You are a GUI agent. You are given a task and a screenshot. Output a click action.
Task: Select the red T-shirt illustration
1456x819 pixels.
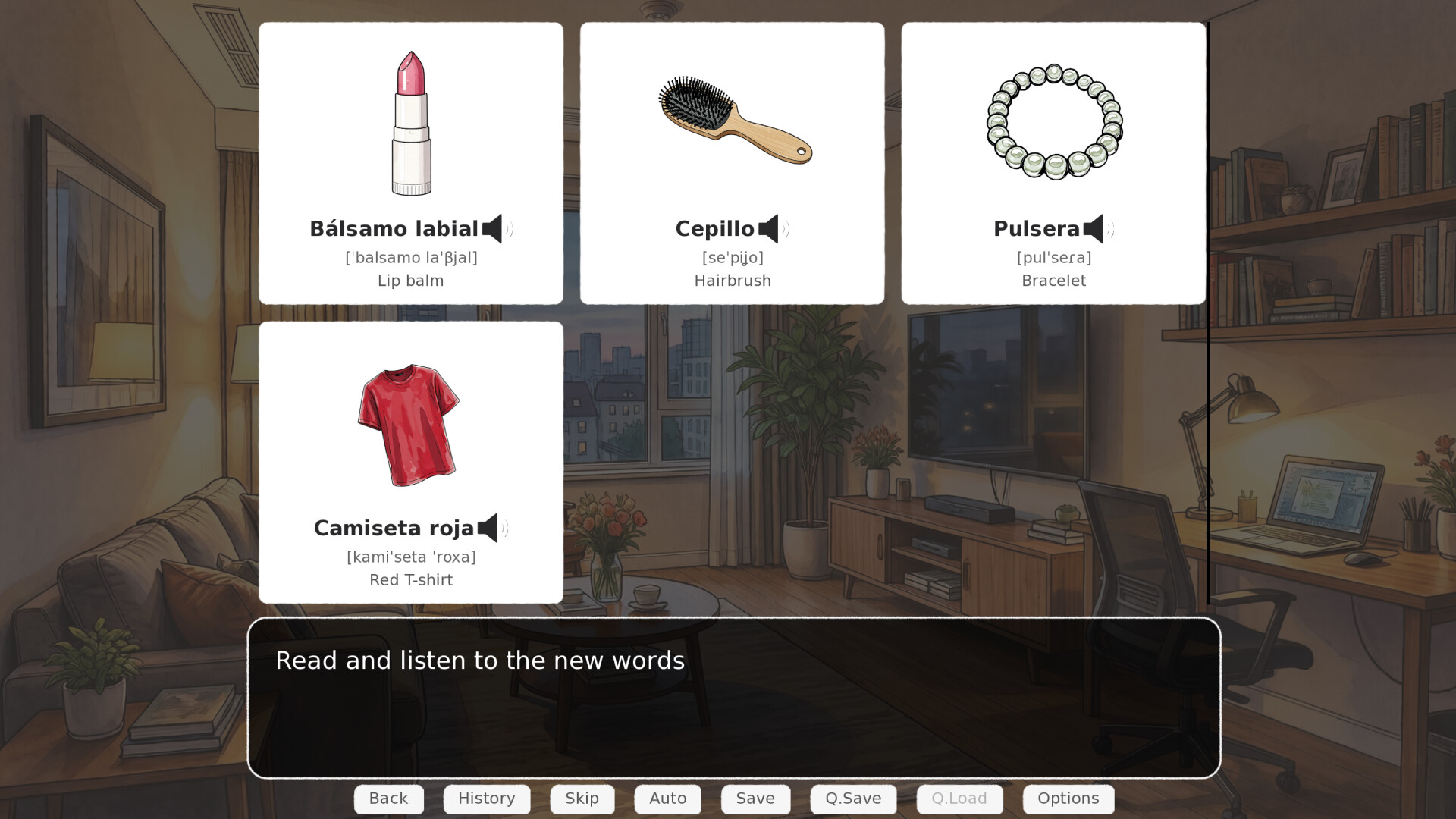pyautogui.click(x=409, y=425)
